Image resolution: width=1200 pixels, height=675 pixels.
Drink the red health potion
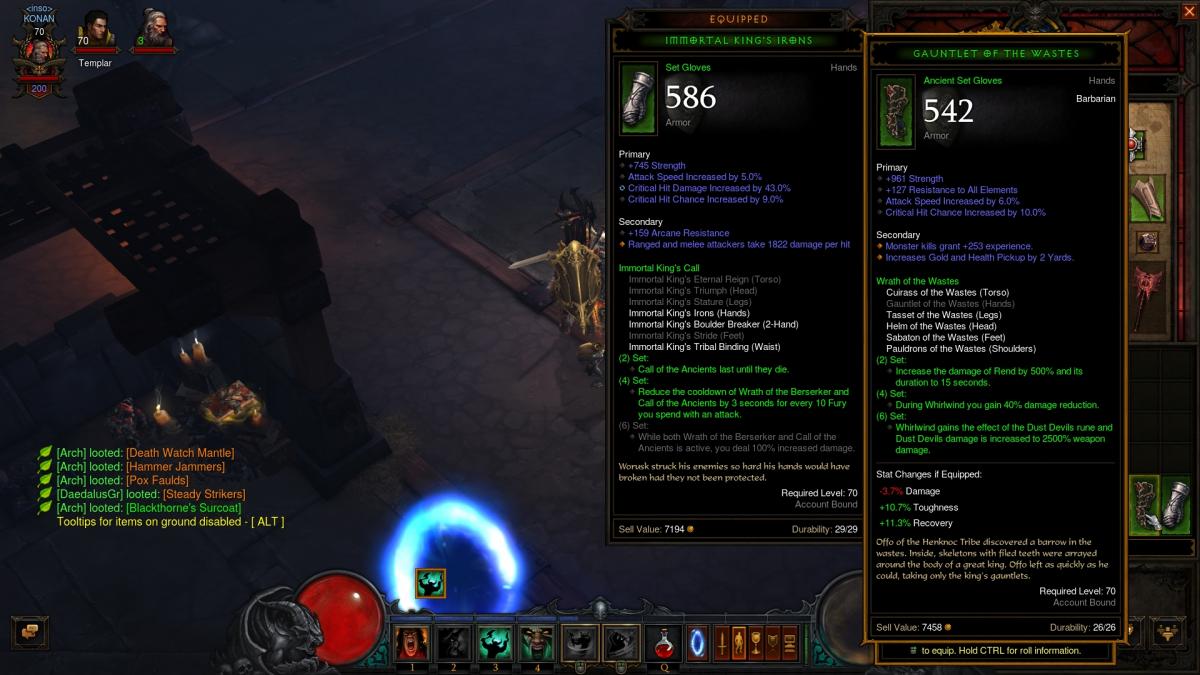click(663, 642)
